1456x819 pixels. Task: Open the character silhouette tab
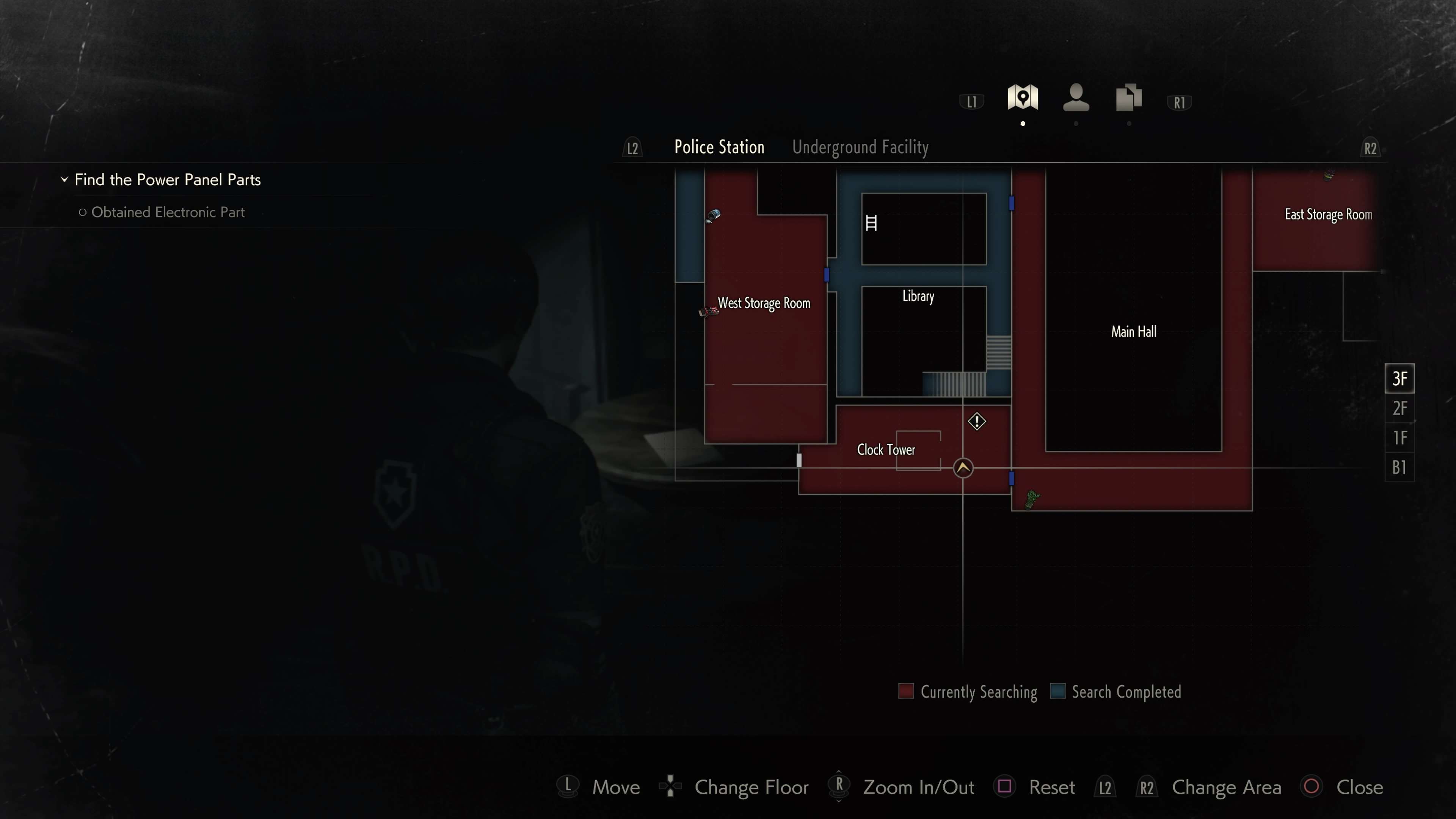[1076, 98]
